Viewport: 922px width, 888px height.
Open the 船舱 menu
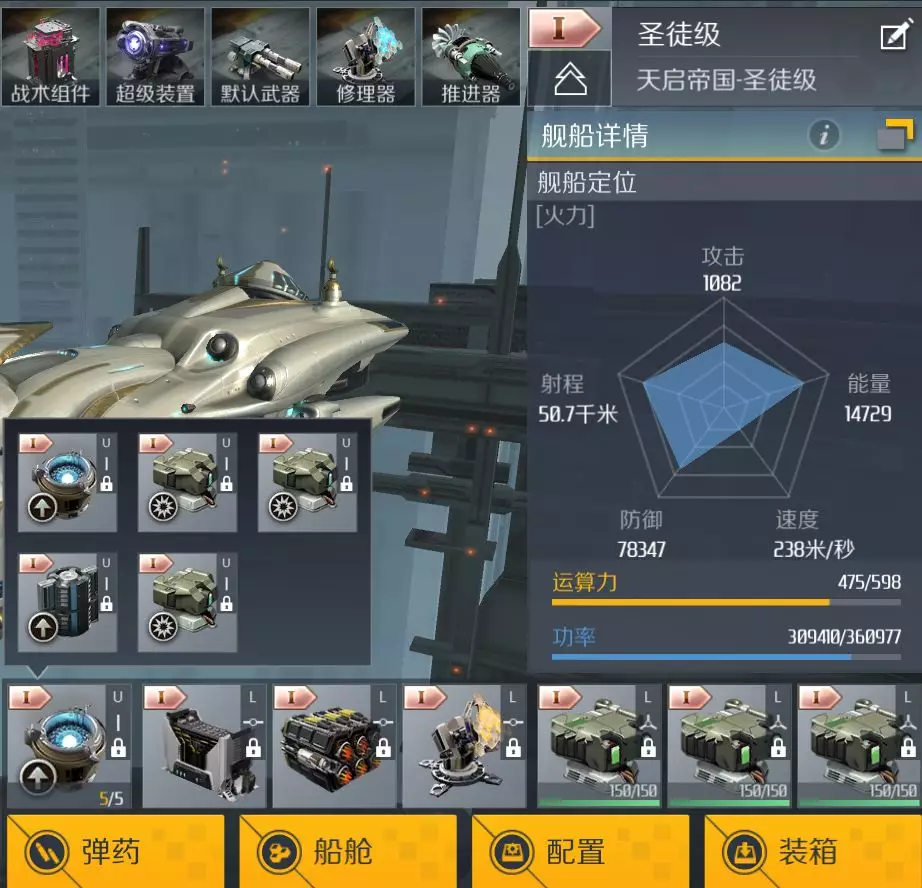[348, 851]
